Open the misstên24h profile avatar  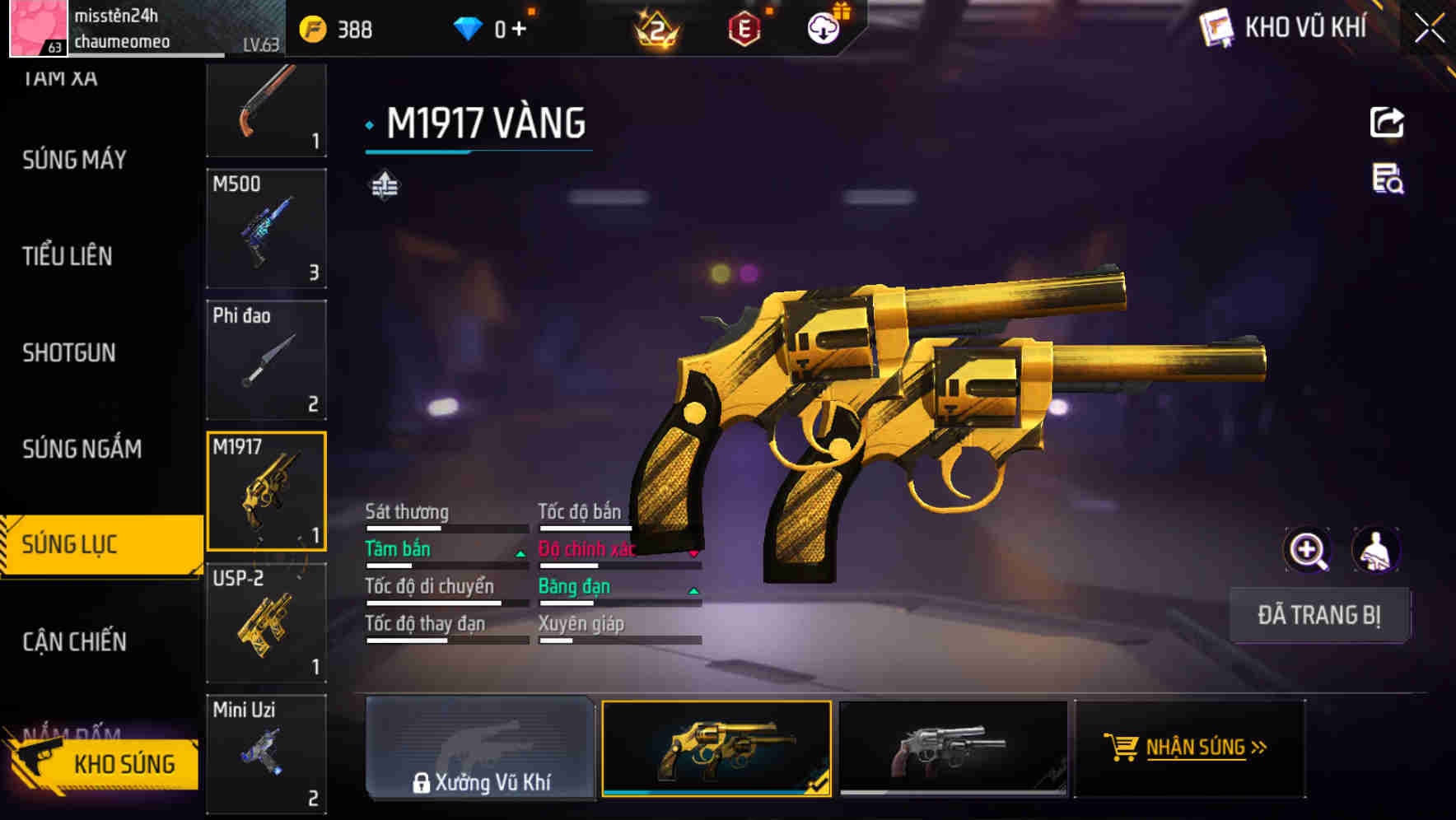33,27
